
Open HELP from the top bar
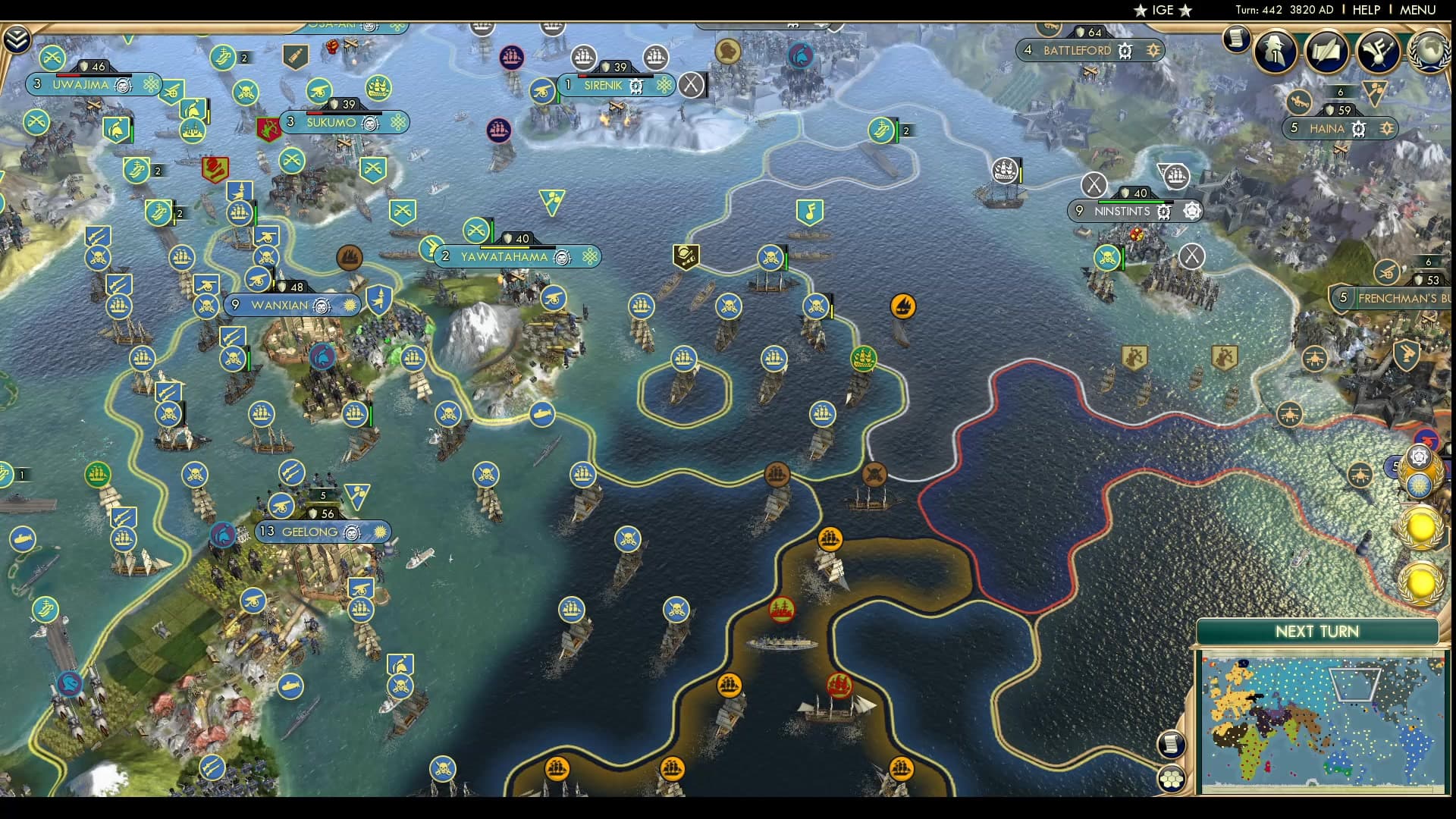(x=1365, y=11)
